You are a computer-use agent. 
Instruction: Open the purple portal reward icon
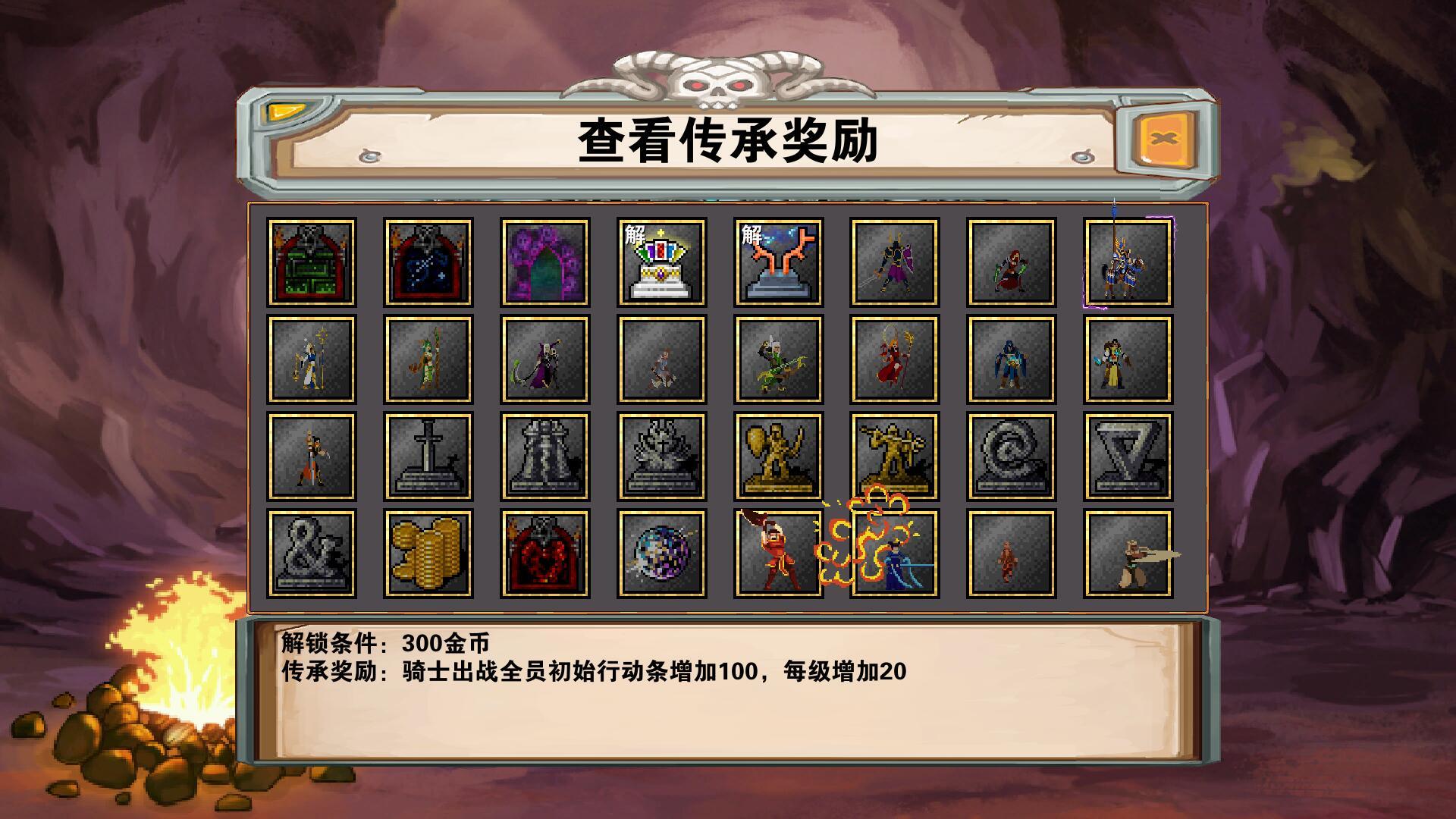pos(546,262)
